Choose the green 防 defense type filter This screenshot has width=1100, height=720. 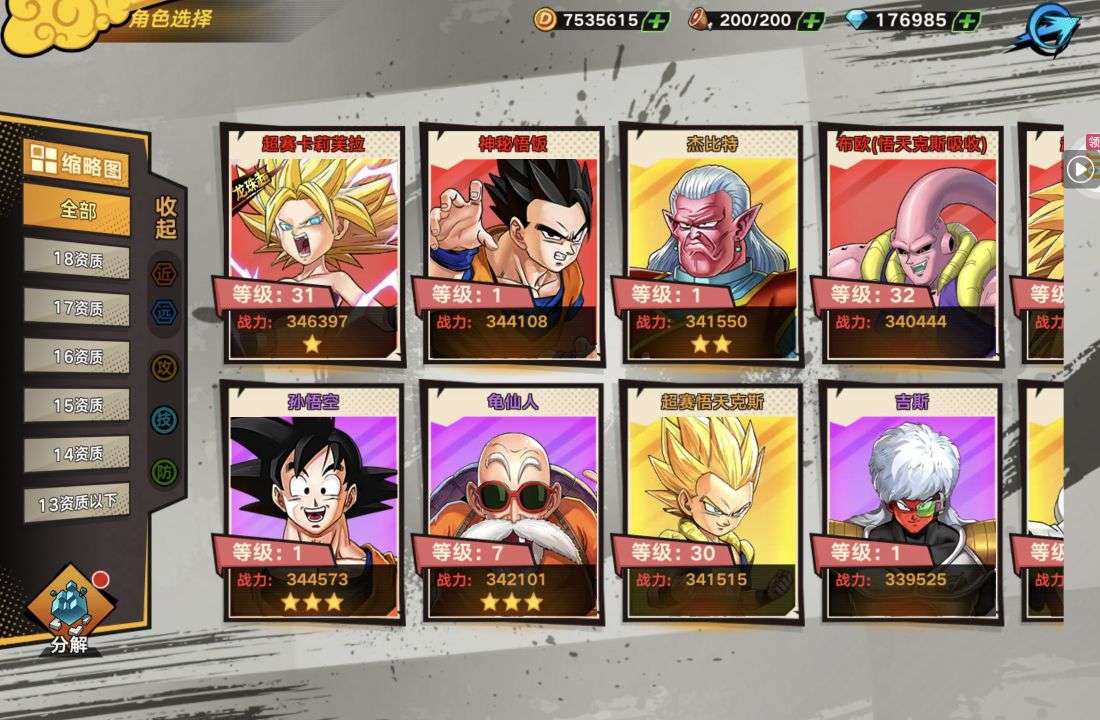[164, 472]
